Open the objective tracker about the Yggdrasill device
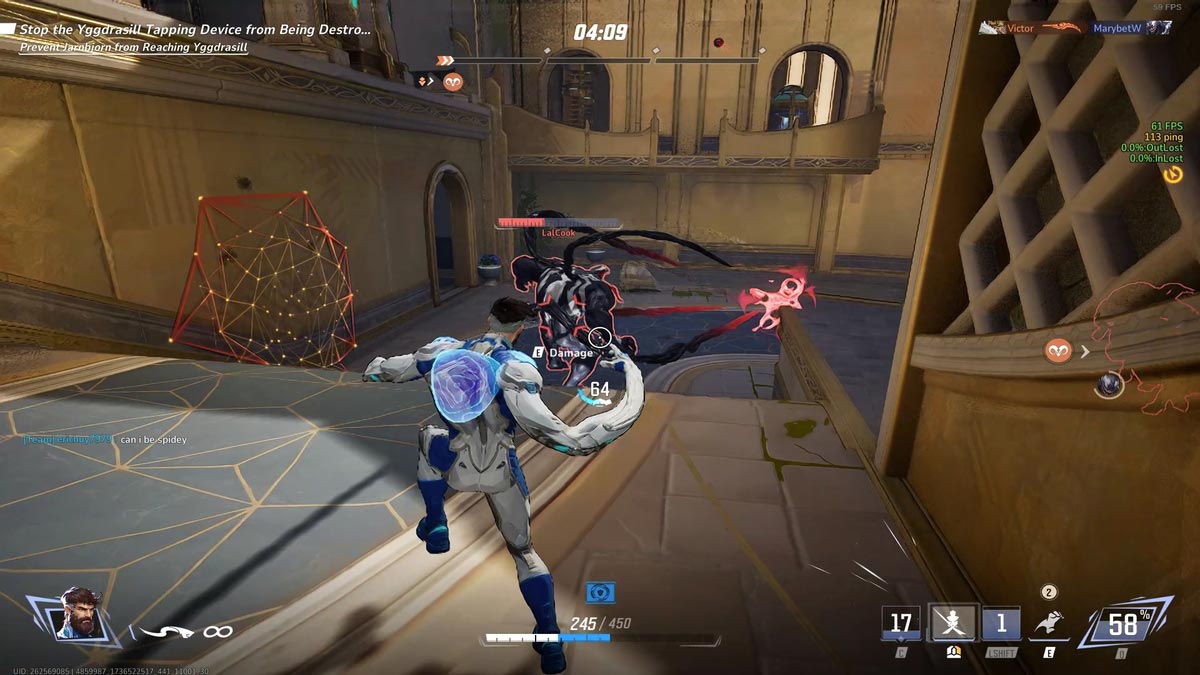1200x675 pixels. pyautogui.click(x=190, y=30)
